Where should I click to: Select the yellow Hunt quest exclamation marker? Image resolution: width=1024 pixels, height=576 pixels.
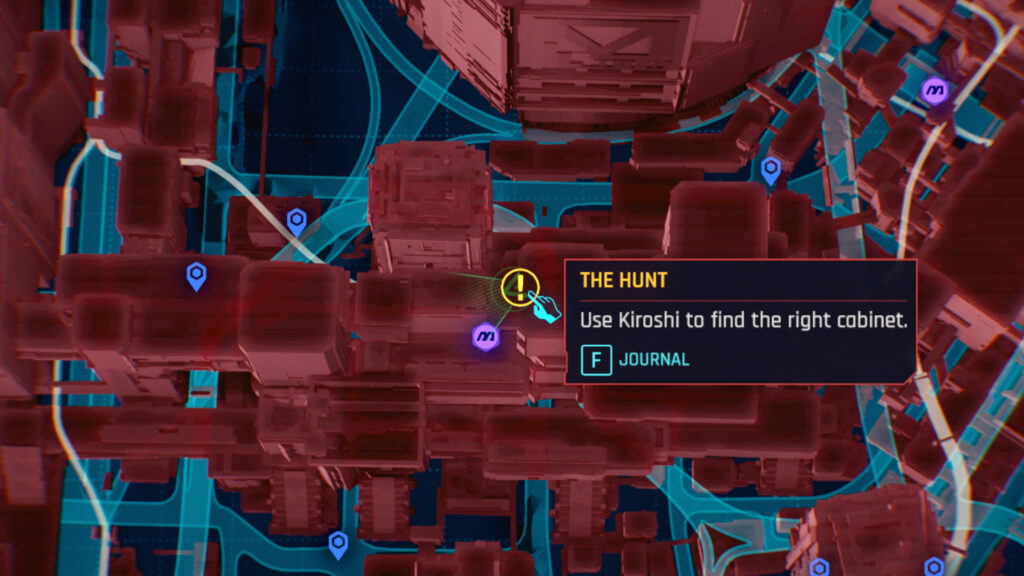tap(519, 287)
